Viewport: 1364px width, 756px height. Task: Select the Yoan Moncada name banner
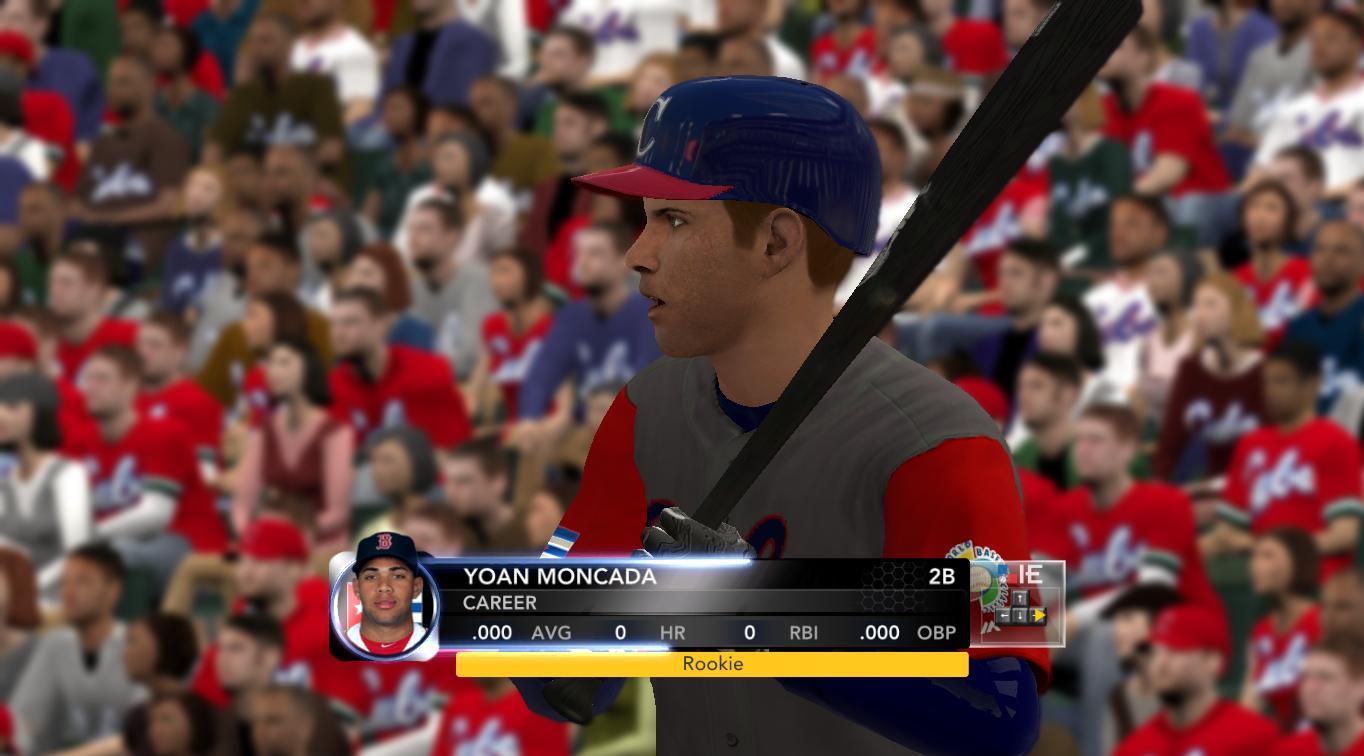560,577
